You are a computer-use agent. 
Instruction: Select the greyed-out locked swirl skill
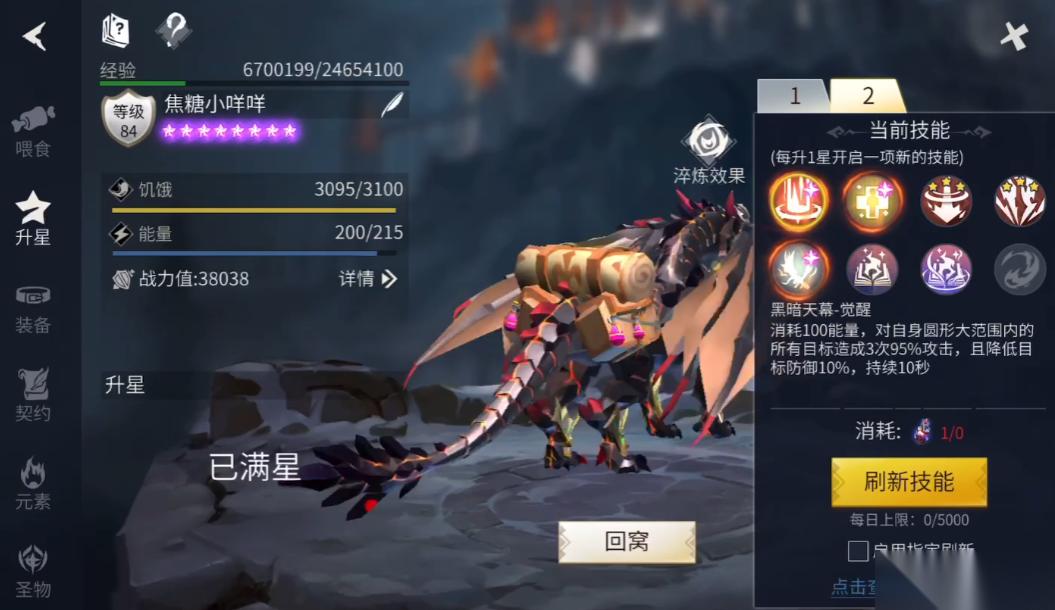1019,269
